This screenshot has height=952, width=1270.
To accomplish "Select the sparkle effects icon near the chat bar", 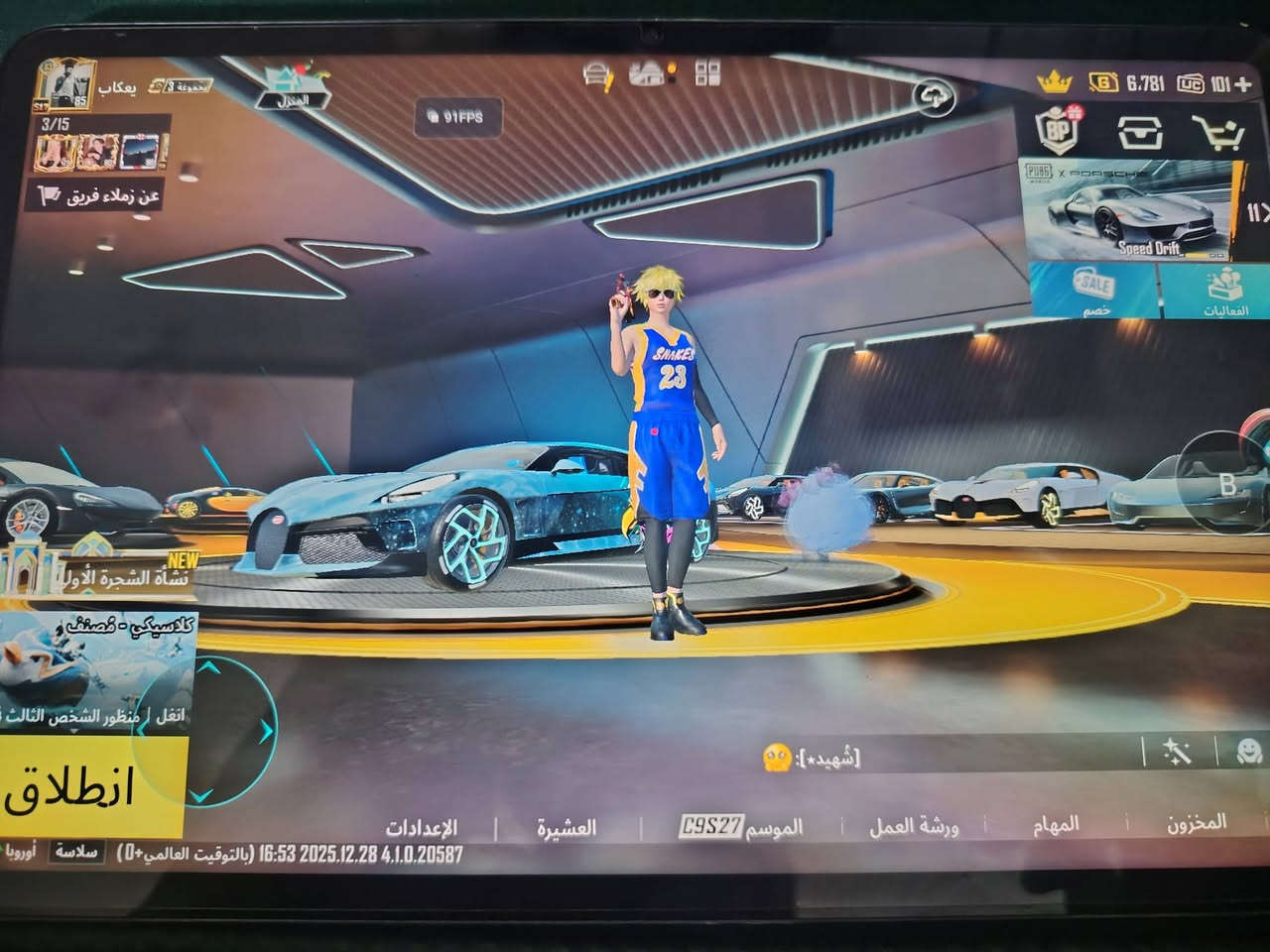I will (1178, 753).
